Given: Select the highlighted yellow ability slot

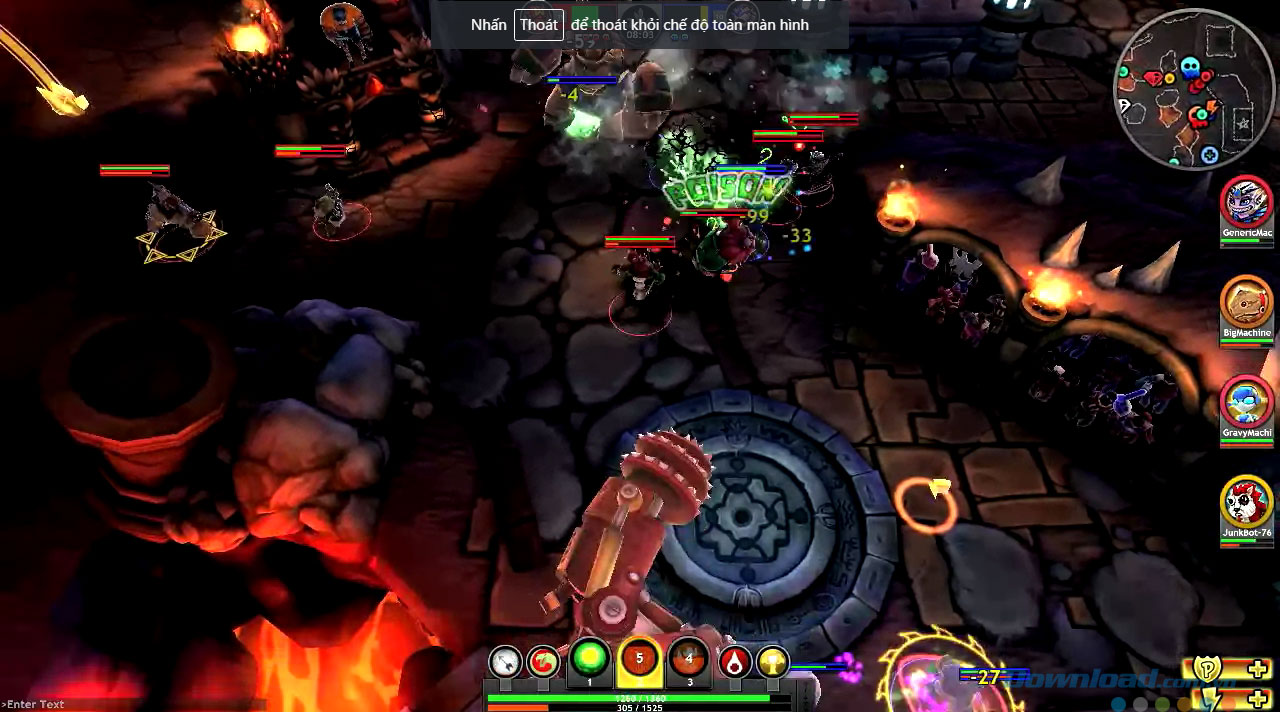Looking at the screenshot, I should pos(639,661).
